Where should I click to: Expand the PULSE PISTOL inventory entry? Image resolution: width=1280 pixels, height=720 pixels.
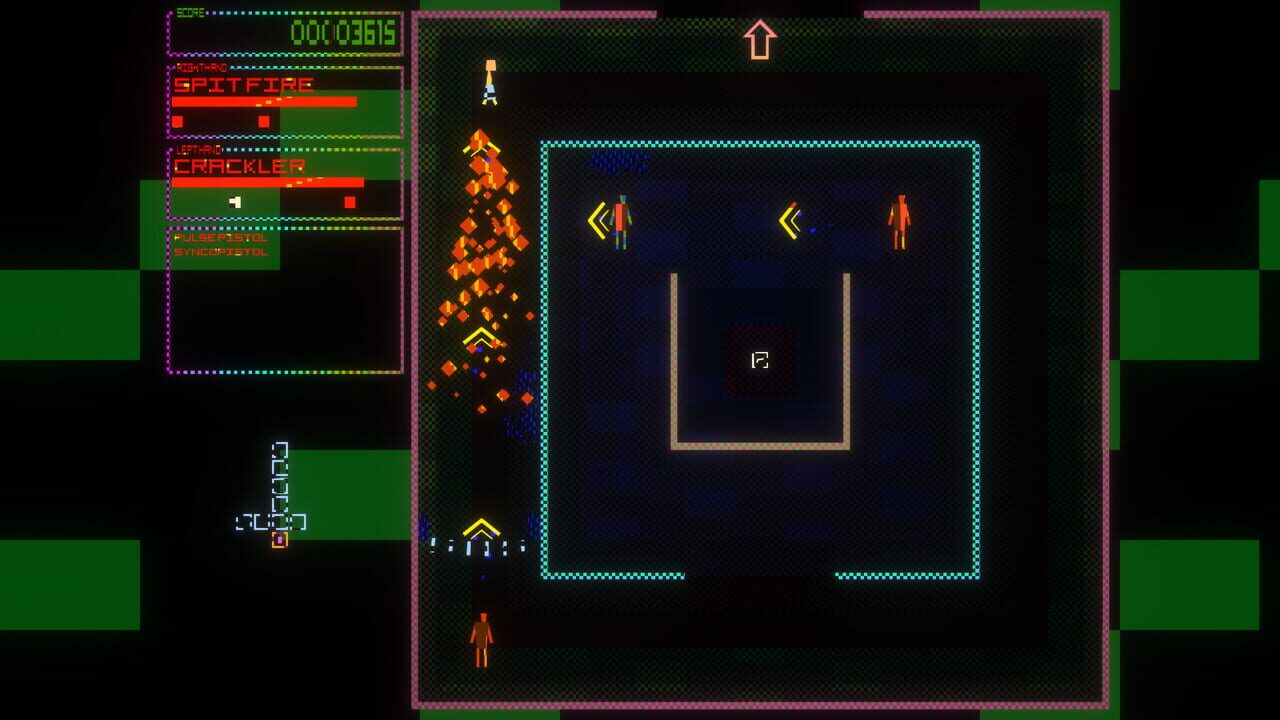coord(221,240)
